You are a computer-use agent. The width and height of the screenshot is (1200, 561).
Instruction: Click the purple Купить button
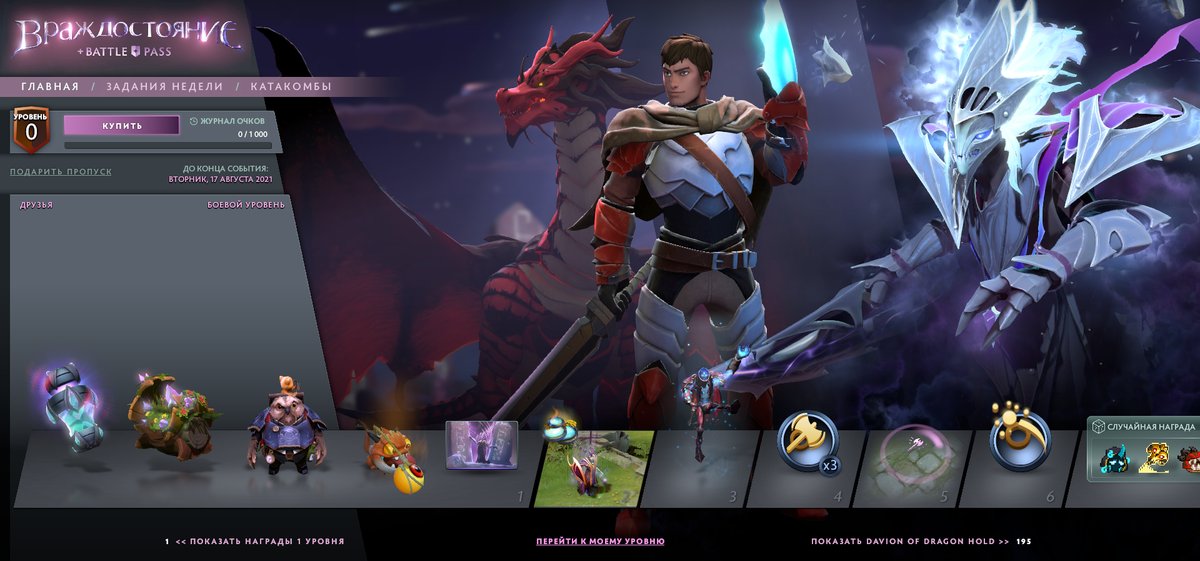coord(121,126)
